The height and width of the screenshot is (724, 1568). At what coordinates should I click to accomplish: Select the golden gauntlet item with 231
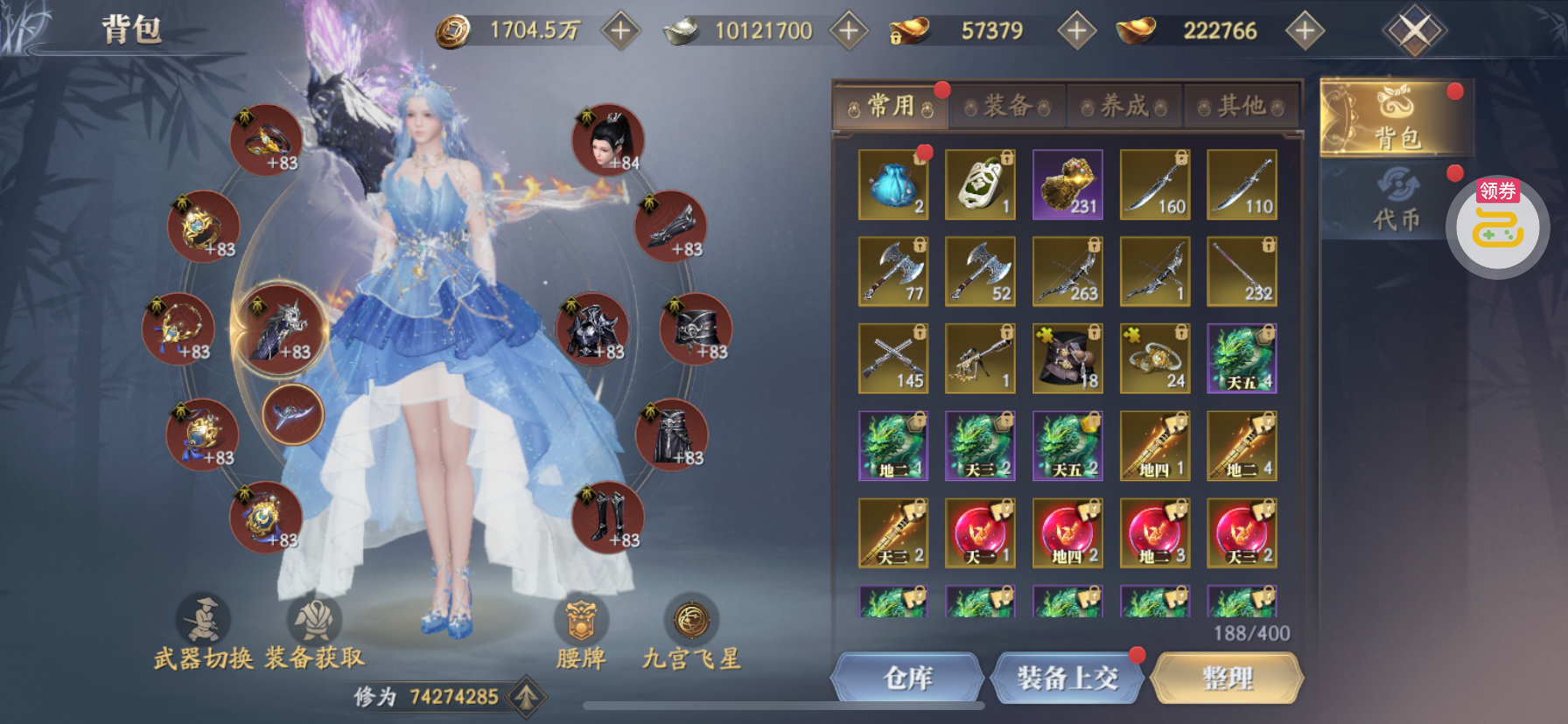click(1067, 184)
